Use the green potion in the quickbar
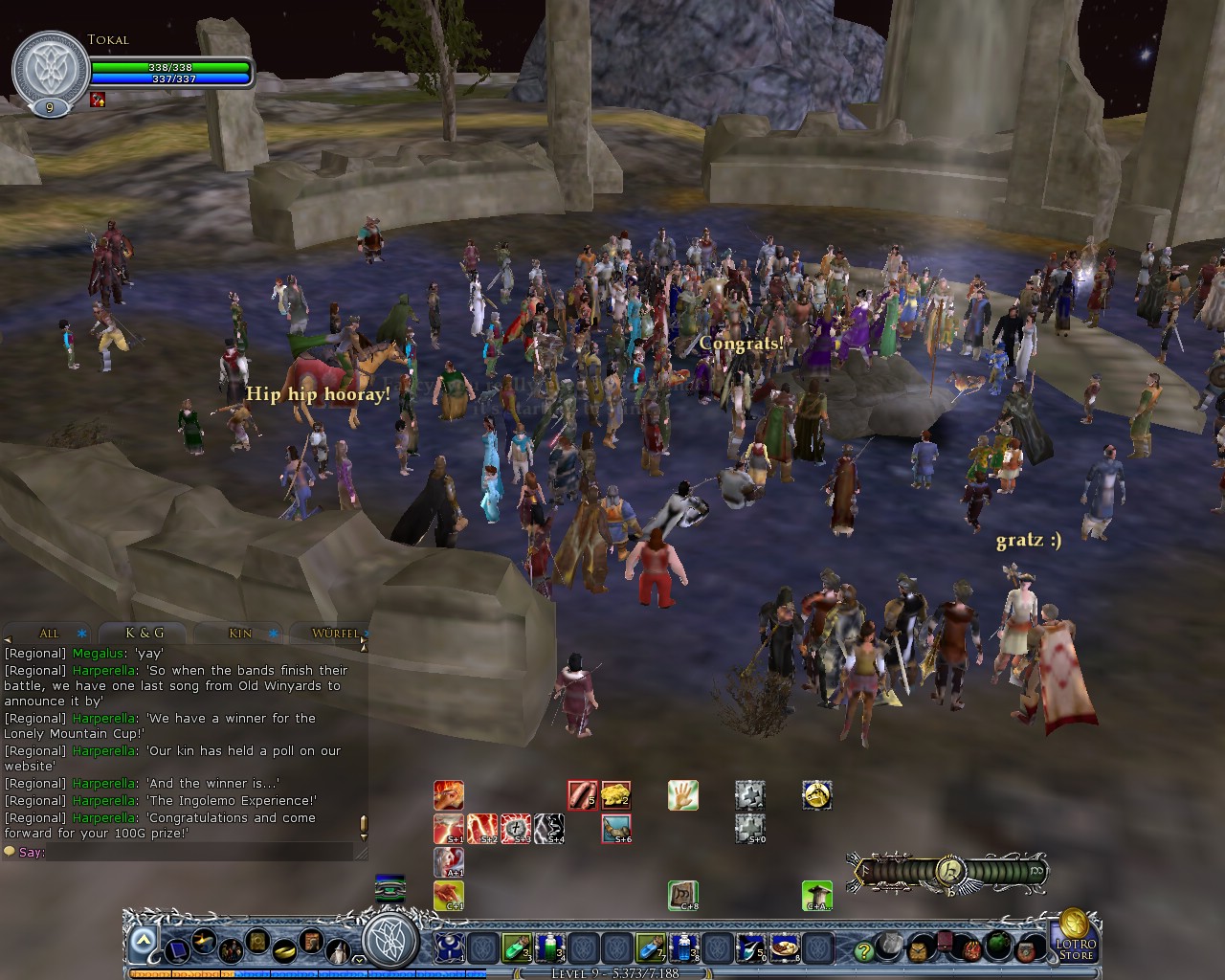1225x980 pixels. tap(516, 948)
